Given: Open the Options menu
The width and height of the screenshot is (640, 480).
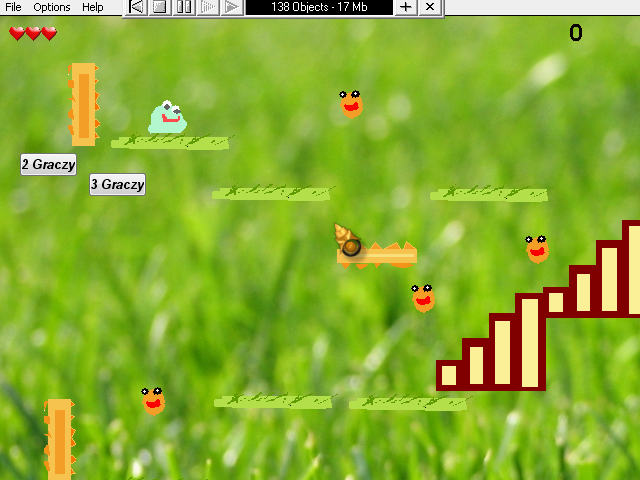Looking at the screenshot, I should [x=52, y=7].
